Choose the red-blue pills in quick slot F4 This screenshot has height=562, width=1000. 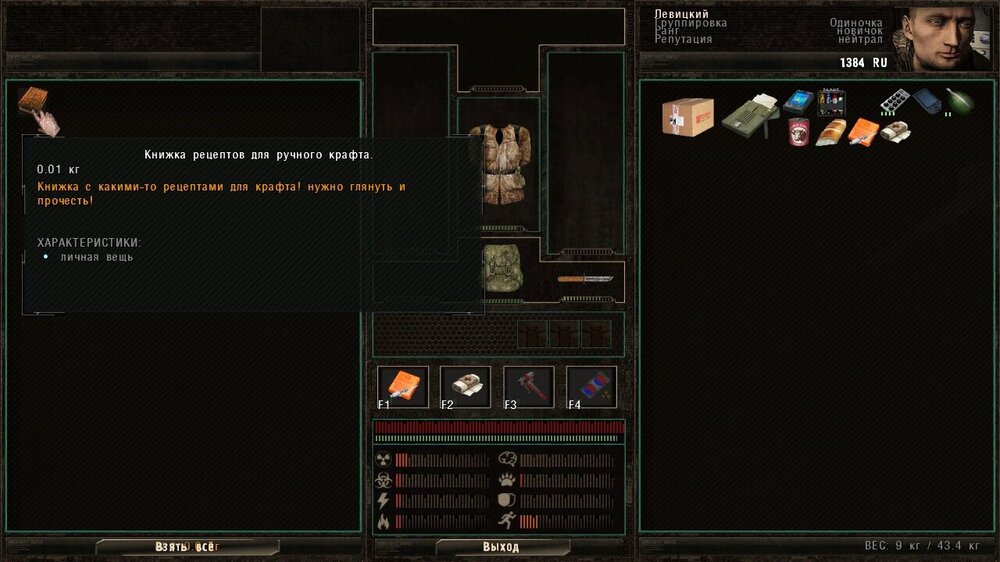pyautogui.click(x=592, y=387)
